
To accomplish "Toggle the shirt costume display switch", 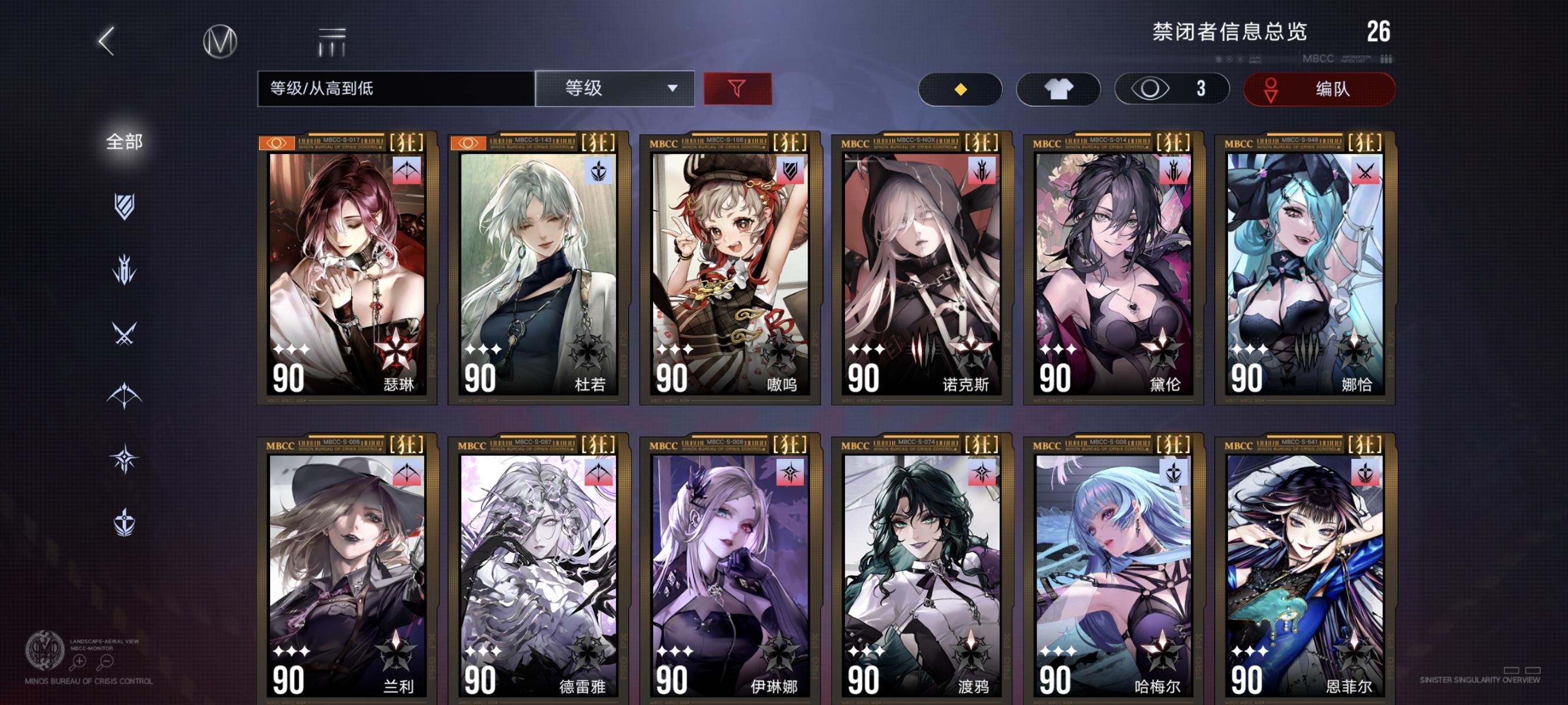I will [x=1058, y=89].
